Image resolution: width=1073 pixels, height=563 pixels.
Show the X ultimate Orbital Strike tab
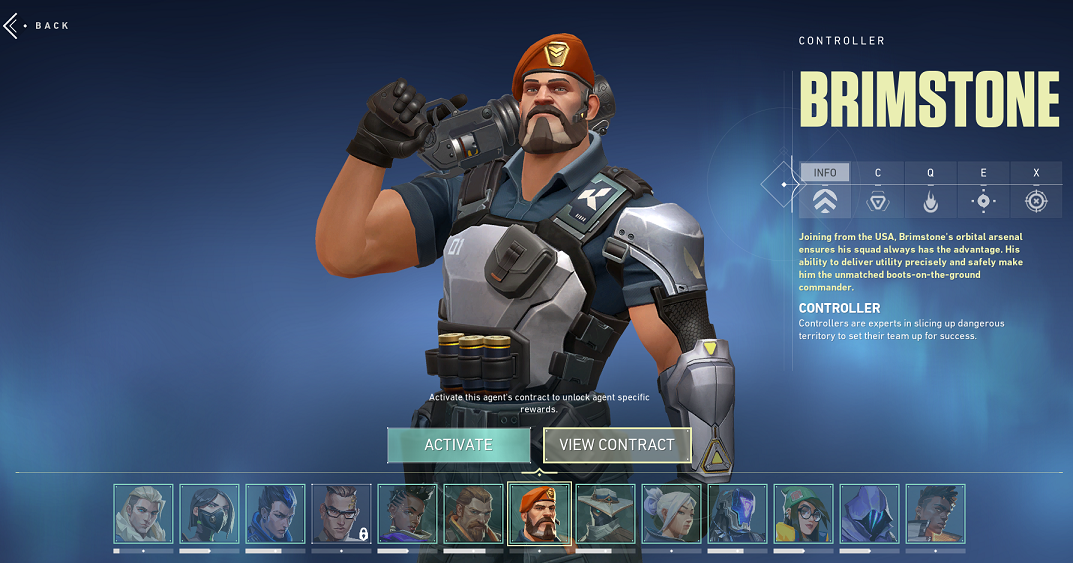point(1036,190)
